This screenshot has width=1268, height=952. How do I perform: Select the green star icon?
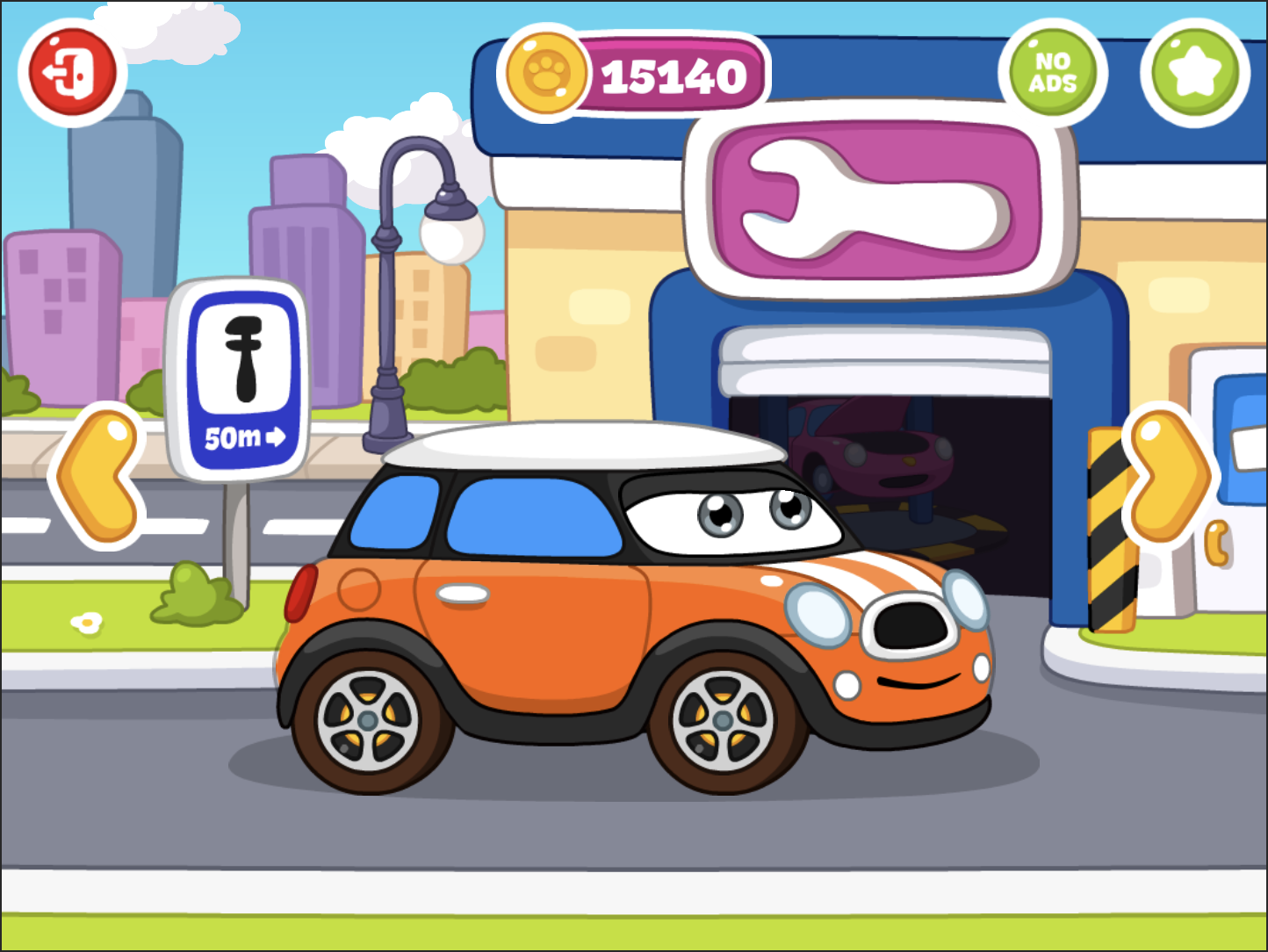click(1193, 70)
